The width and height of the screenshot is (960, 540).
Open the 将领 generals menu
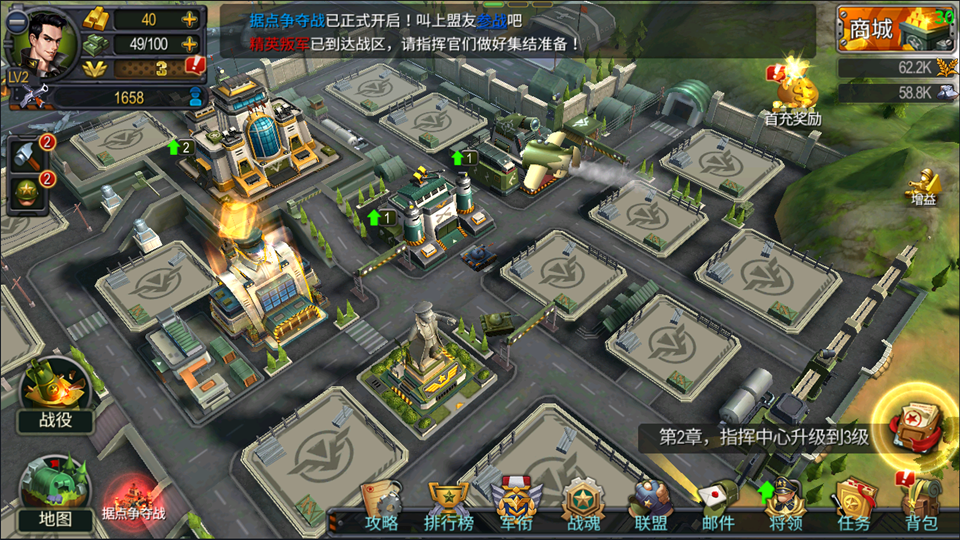786,505
